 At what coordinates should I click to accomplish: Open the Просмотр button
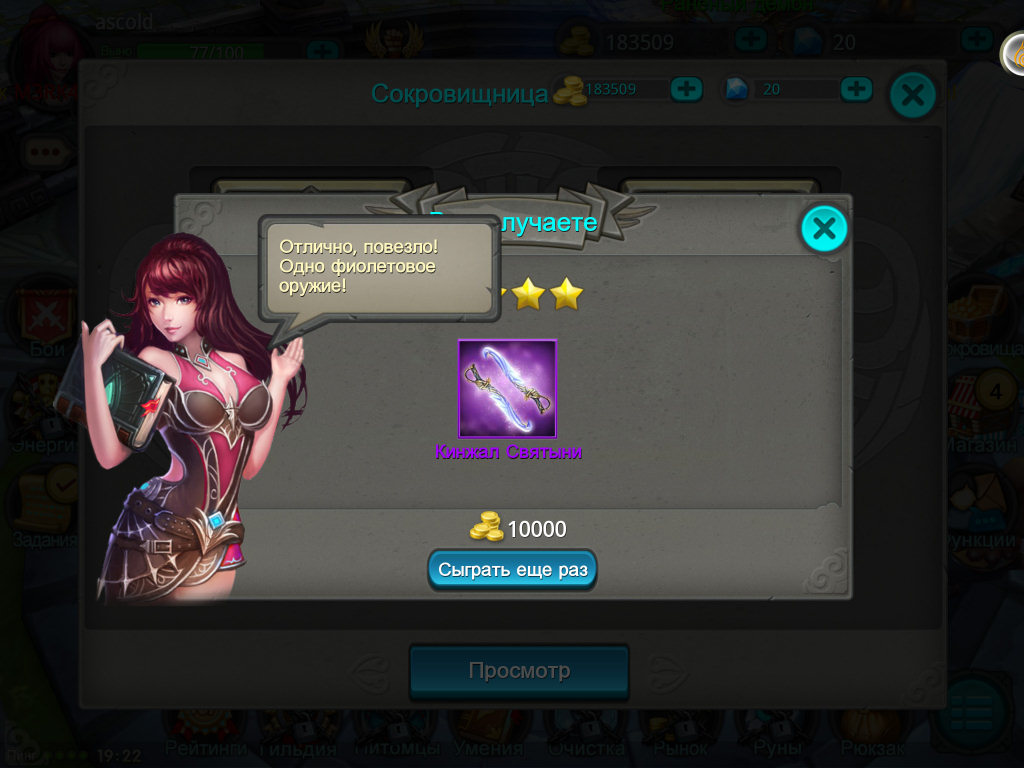[519, 670]
